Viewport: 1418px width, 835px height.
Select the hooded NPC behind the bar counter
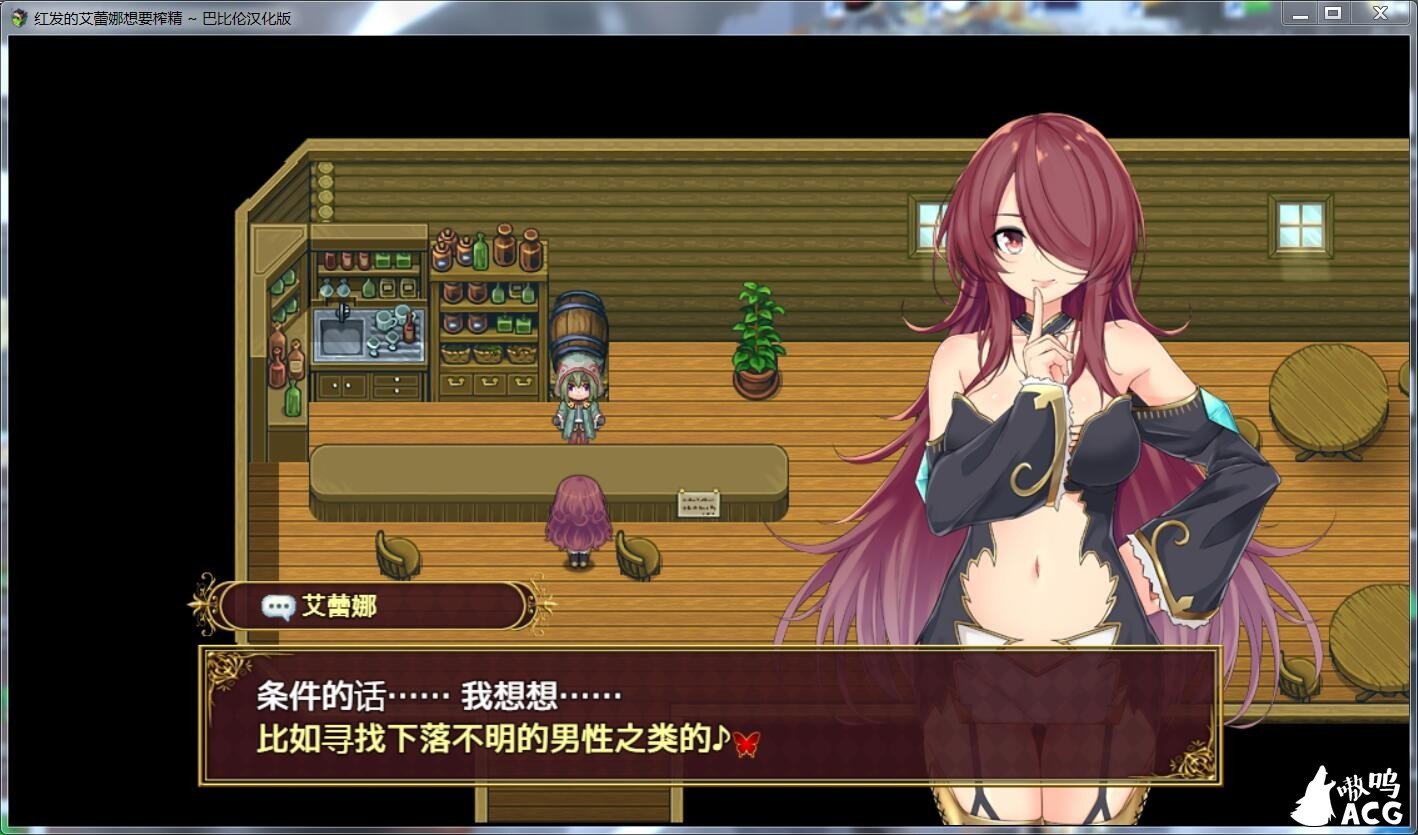(577, 400)
